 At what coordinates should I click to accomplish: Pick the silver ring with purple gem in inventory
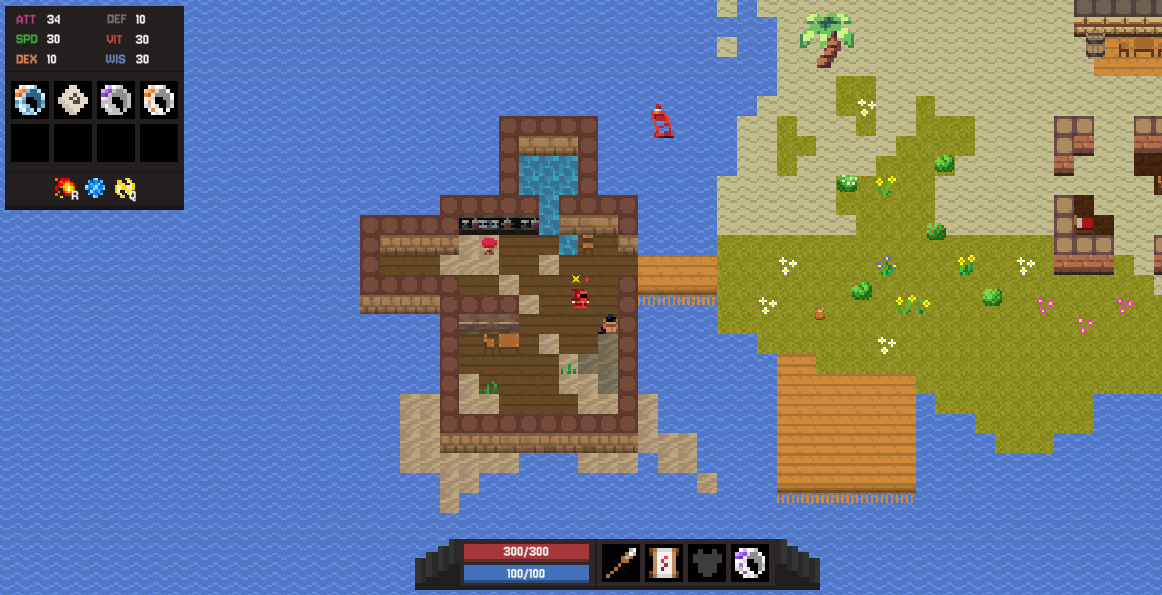116,100
